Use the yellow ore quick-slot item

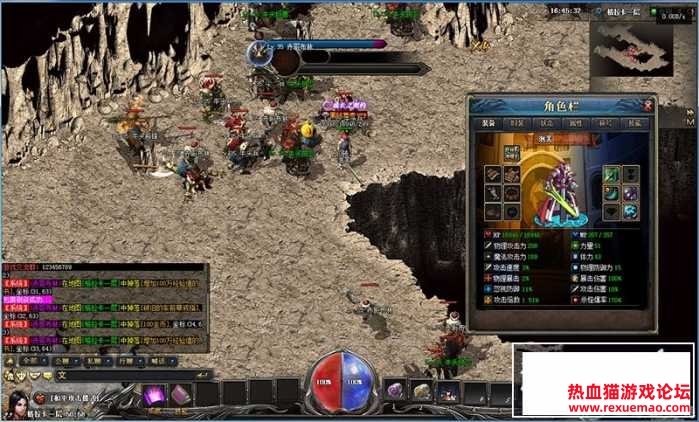point(421,391)
